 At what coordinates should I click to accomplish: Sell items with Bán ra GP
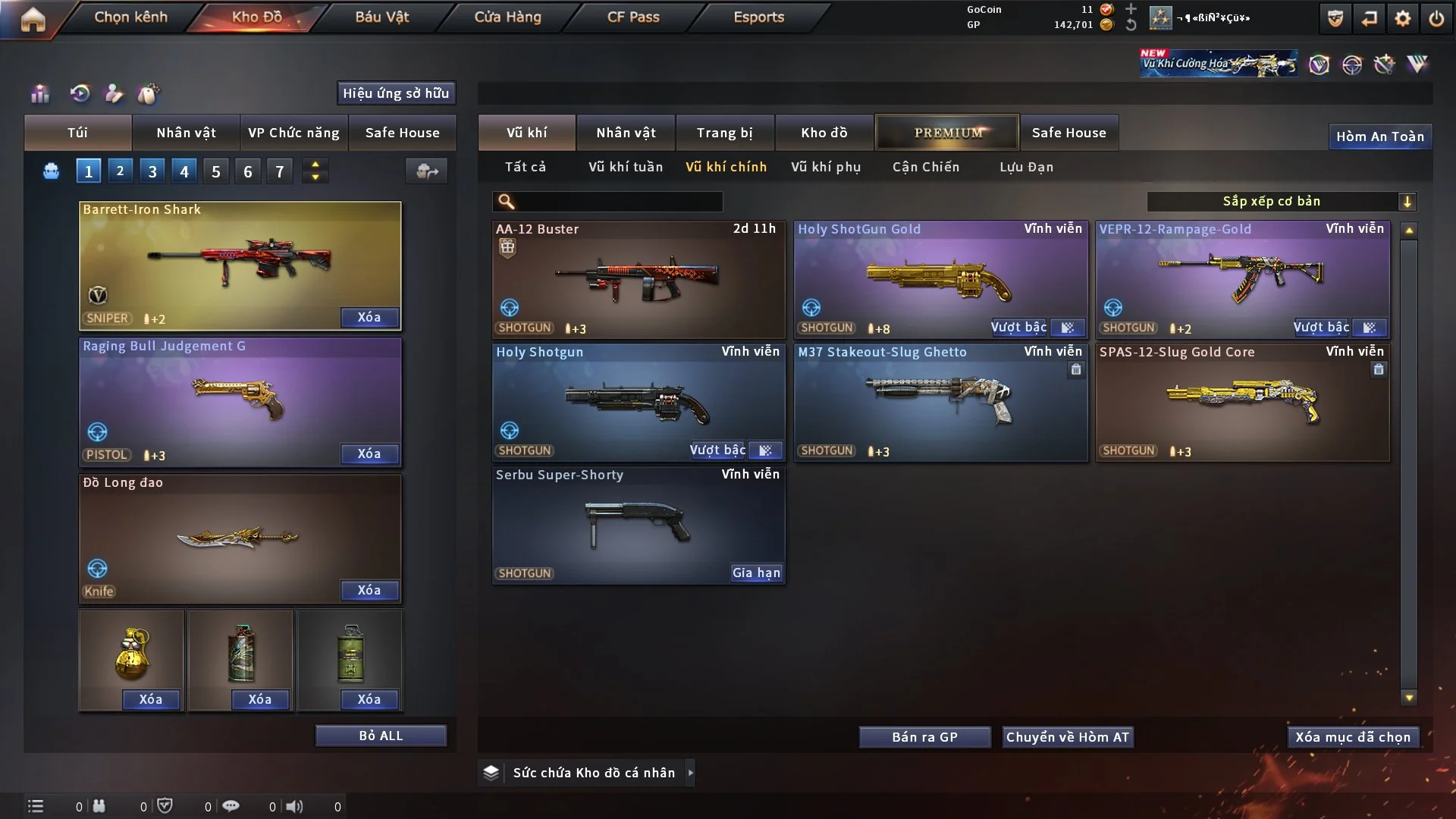[924, 737]
